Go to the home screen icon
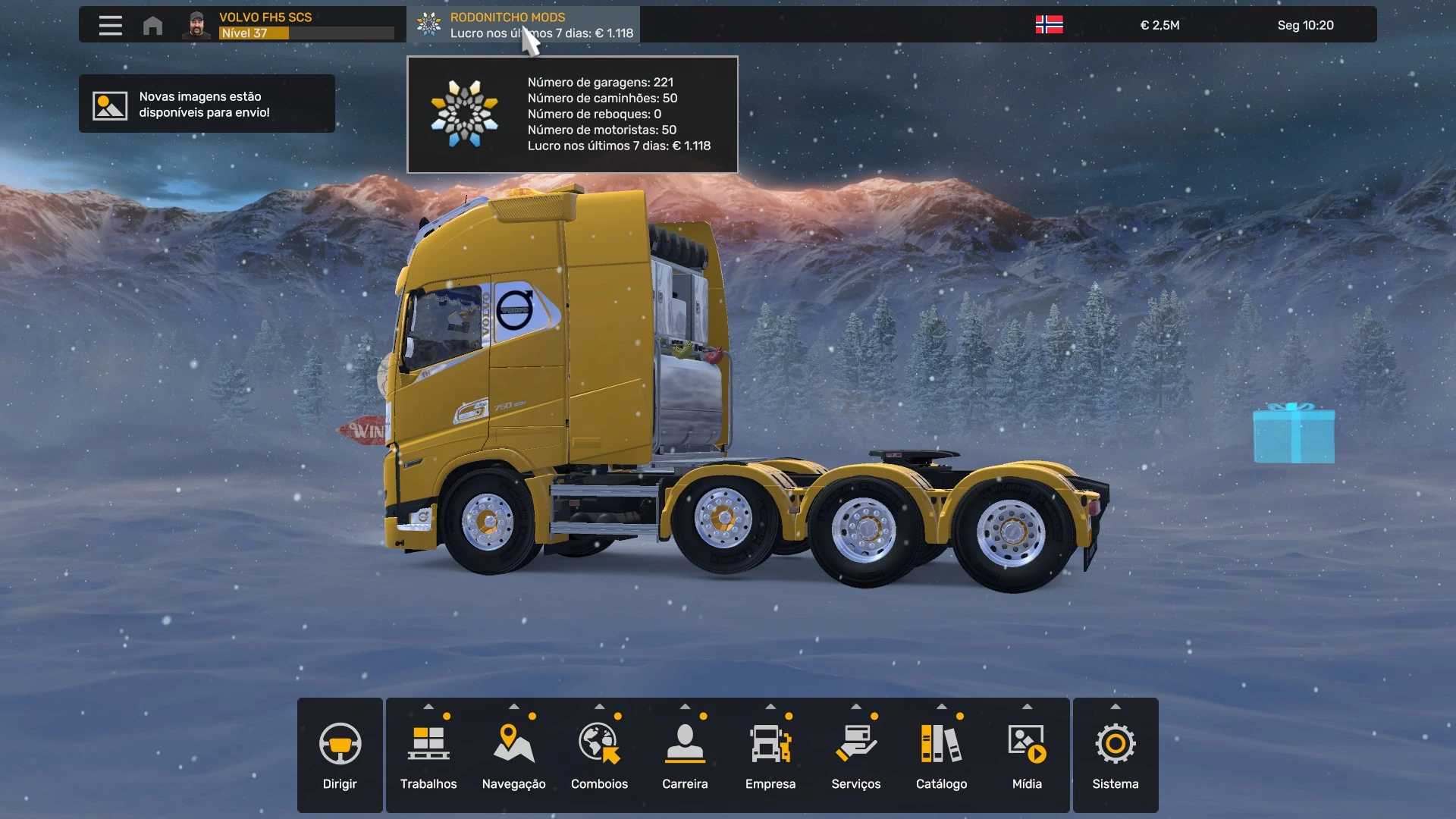This screenshot has width=1456, height=819. coord(152,26)
